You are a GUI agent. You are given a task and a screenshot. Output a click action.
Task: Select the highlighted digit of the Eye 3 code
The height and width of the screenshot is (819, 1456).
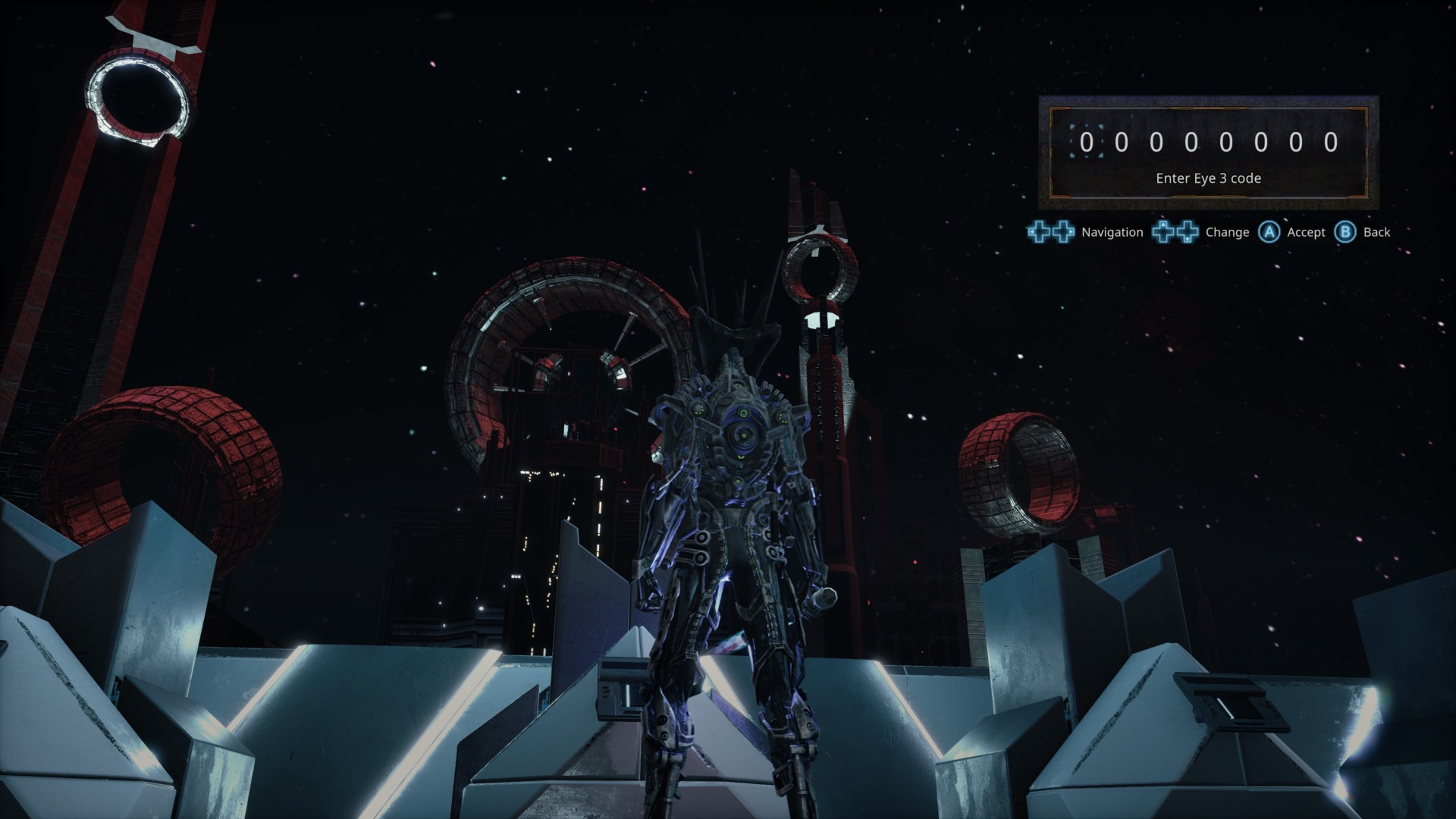tap(1086, 143)
